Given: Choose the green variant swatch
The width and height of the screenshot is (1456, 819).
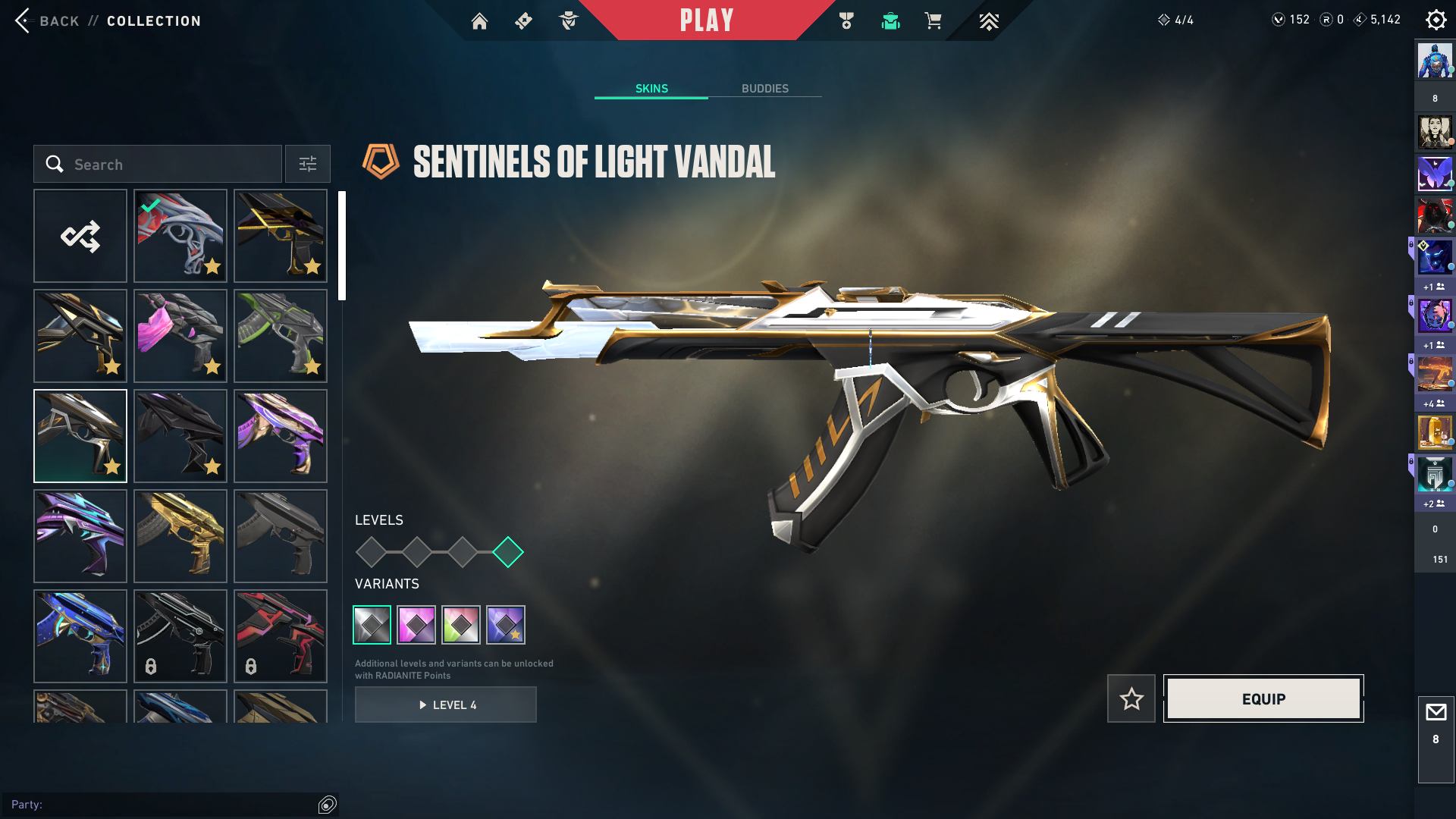Looking at the screenshot, I should click(x=461, y=625).
